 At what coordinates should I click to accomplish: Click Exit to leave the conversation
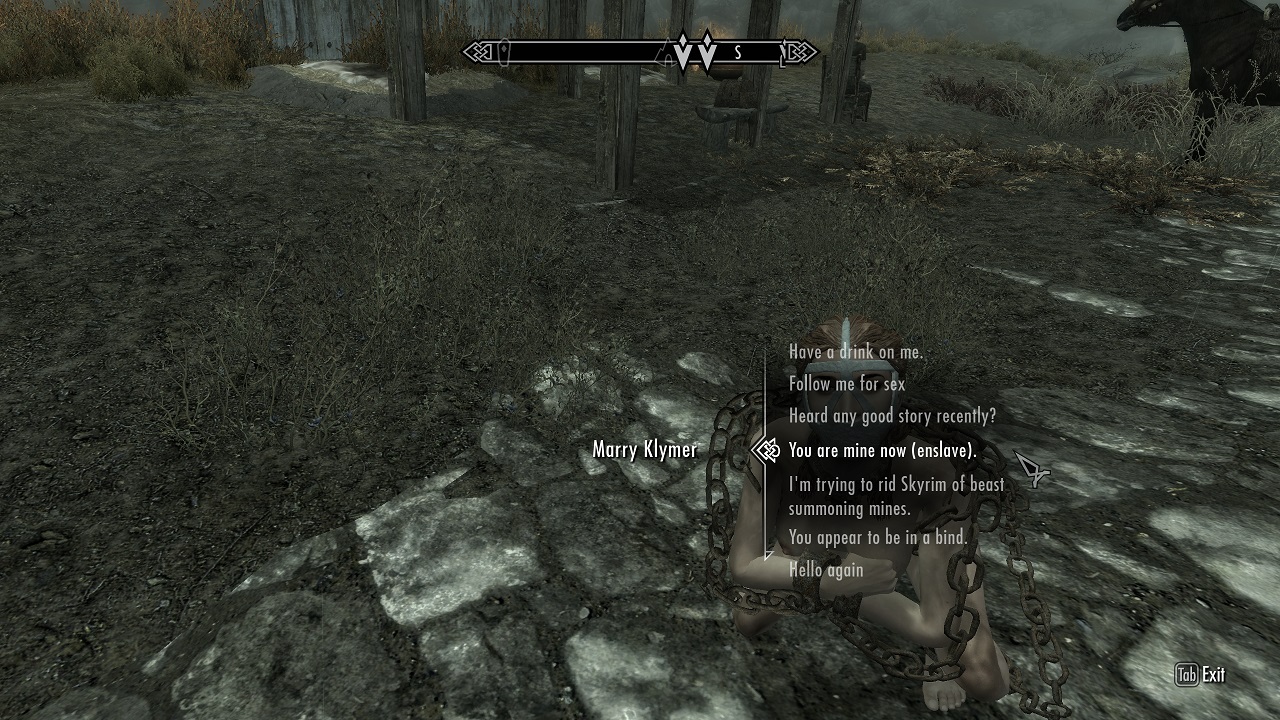coord(1212,676)
